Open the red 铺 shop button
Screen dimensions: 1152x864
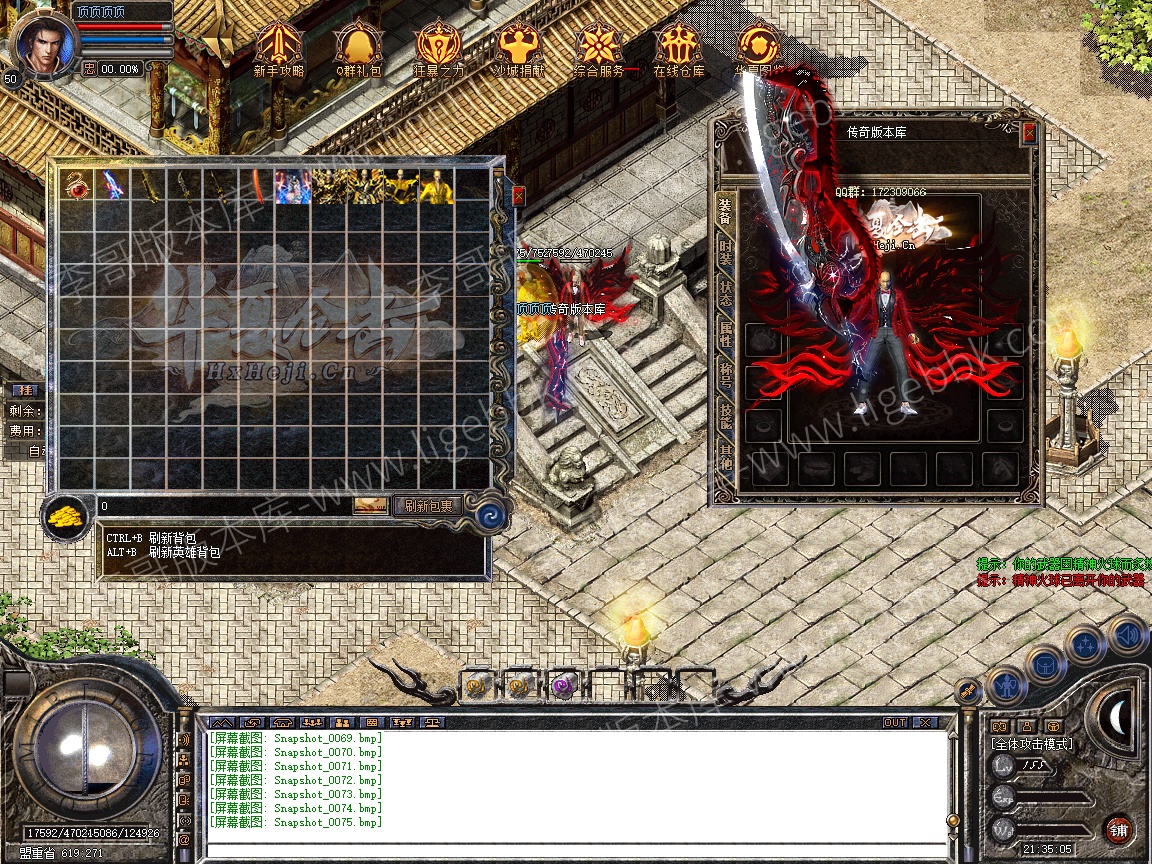(x=1119, y=829)
